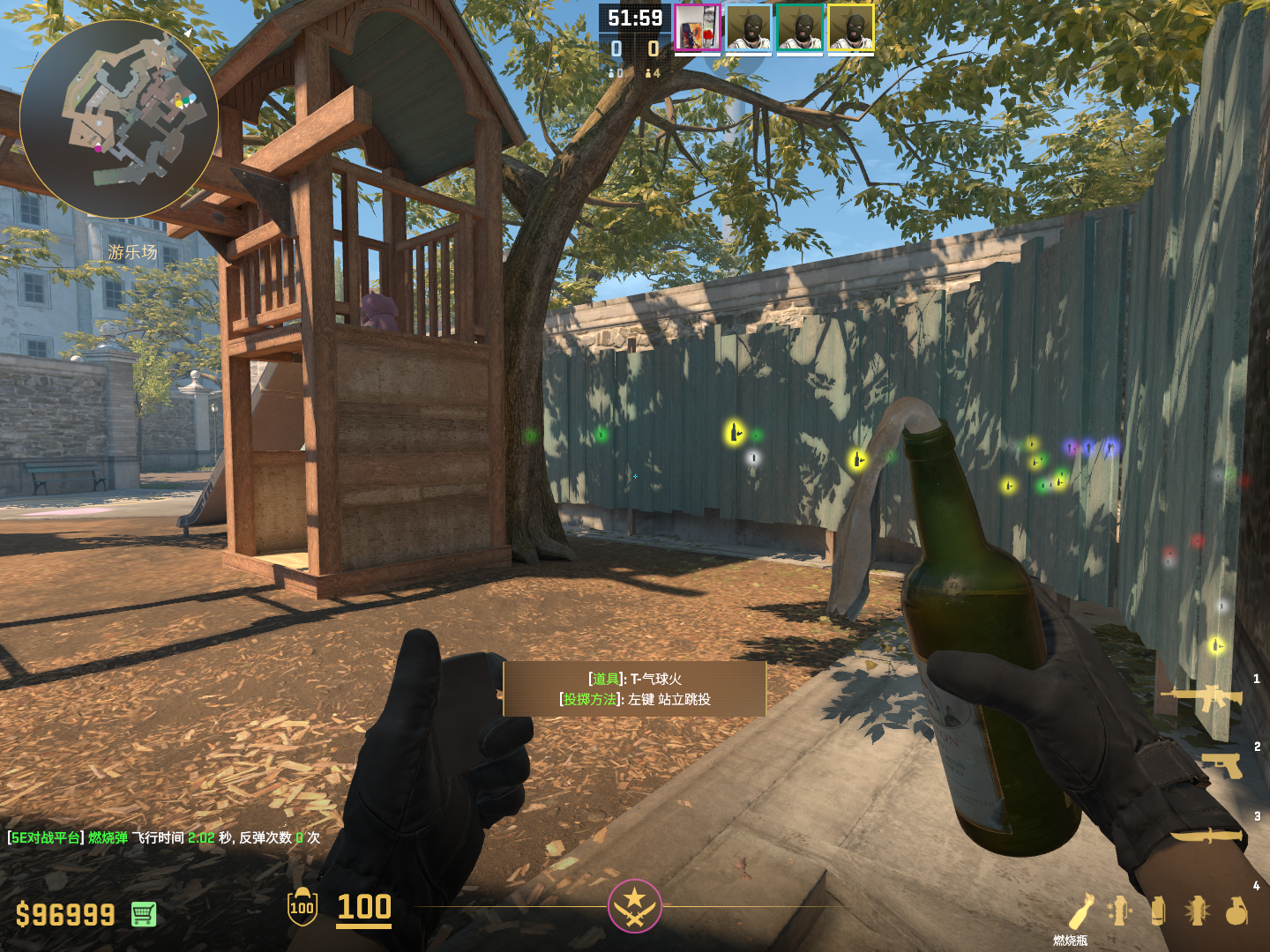The width and height of the screenshot is (1270, 952).
Task: Select the molotov bottle grenade icon
Action: point(1081,911)
